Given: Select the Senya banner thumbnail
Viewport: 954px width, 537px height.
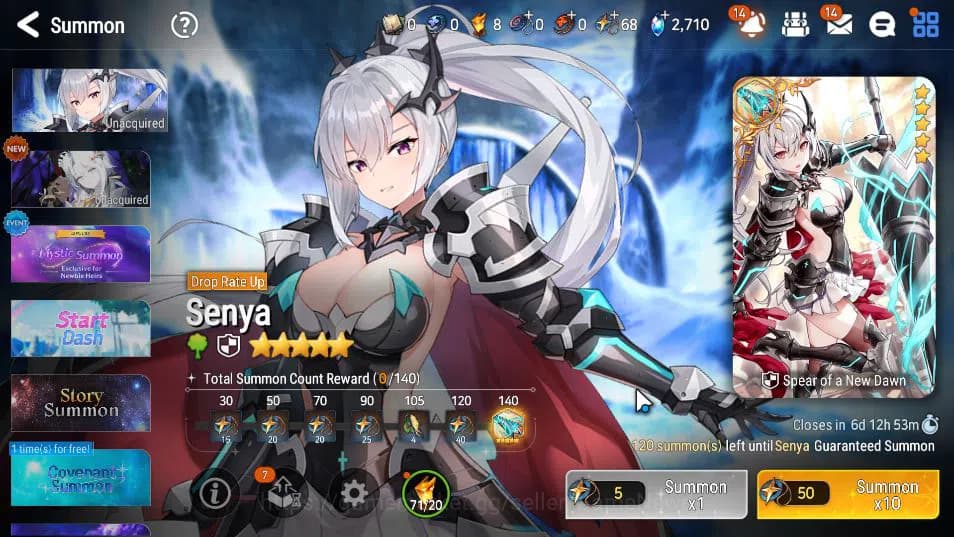Looking at the screenshot, I should coord(89,101).
